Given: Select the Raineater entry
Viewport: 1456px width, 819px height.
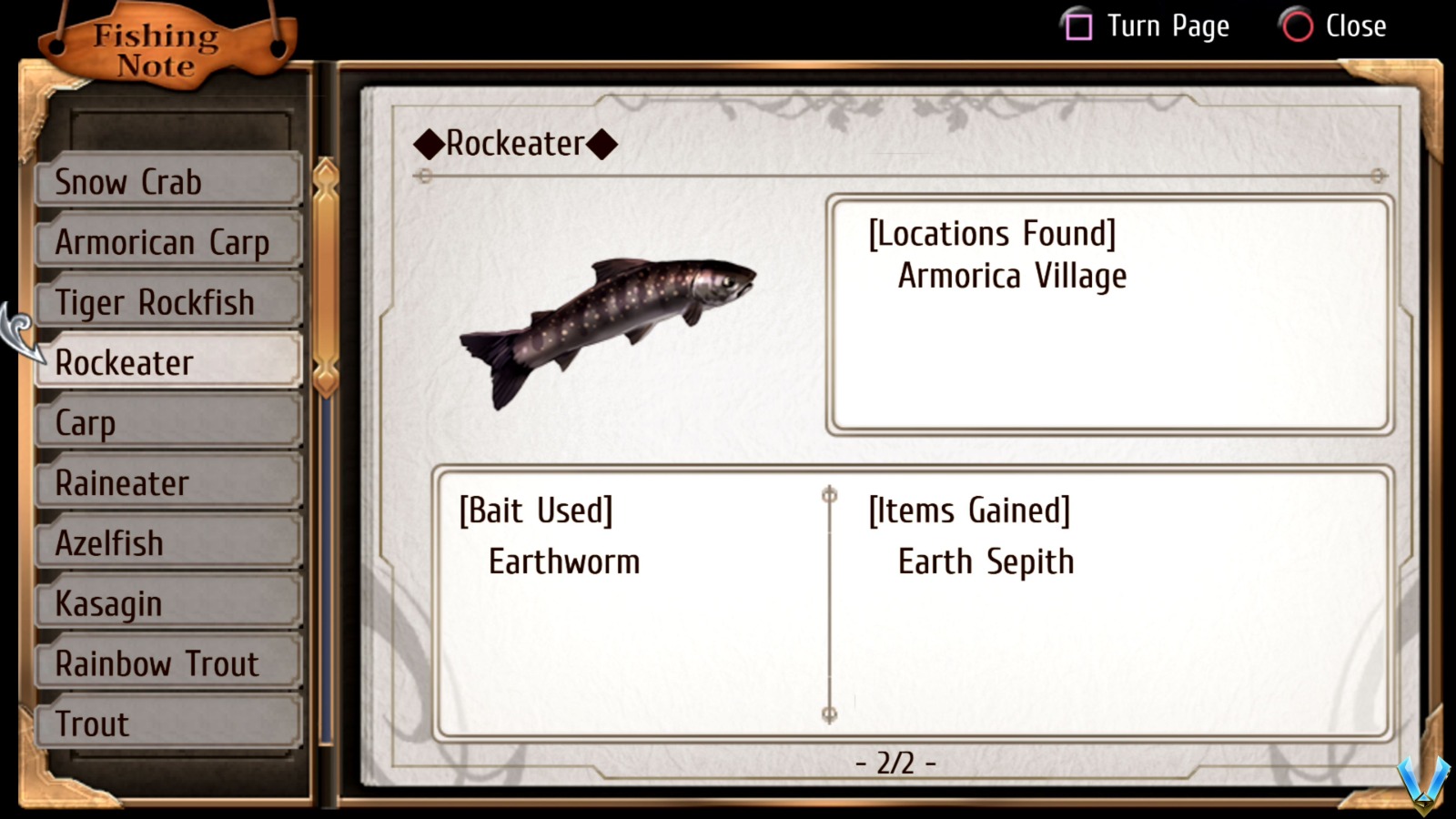Looking at the screenshot, I should click(168, 482).
